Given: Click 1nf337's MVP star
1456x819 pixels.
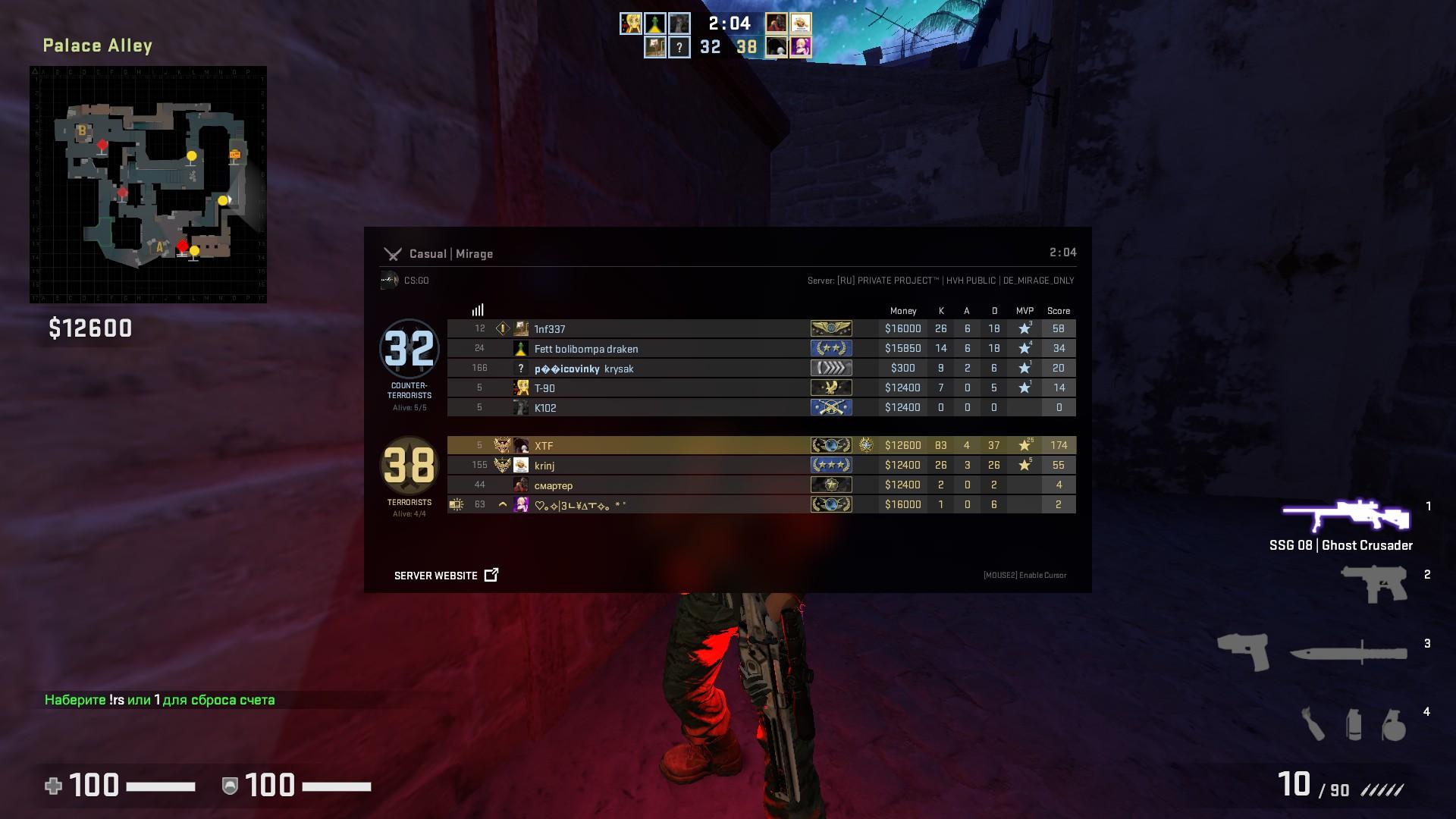Looking at the screenshot, I should point(1025,328).
